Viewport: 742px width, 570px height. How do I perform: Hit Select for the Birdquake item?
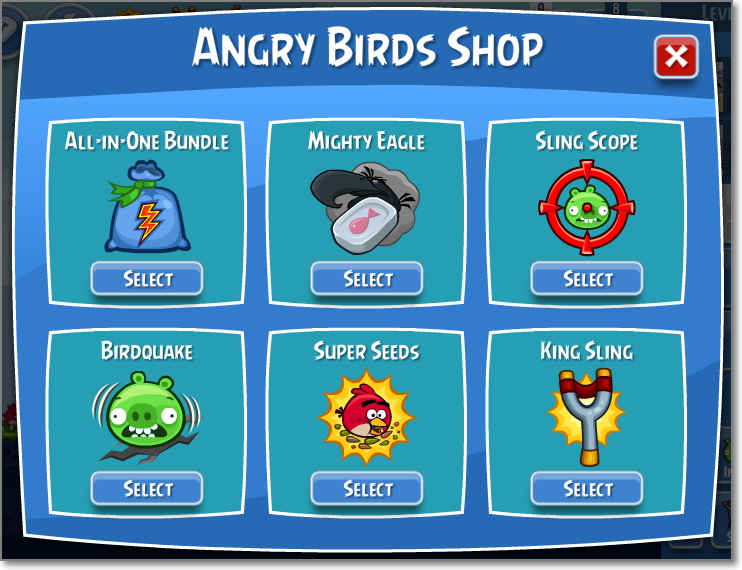147,489
